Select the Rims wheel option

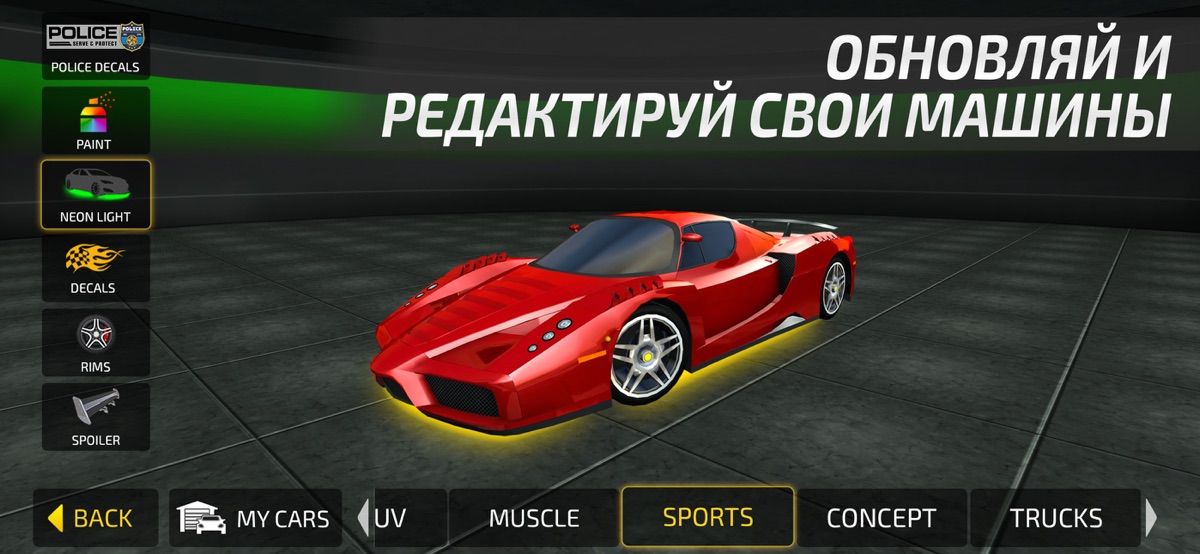point(96,342)
